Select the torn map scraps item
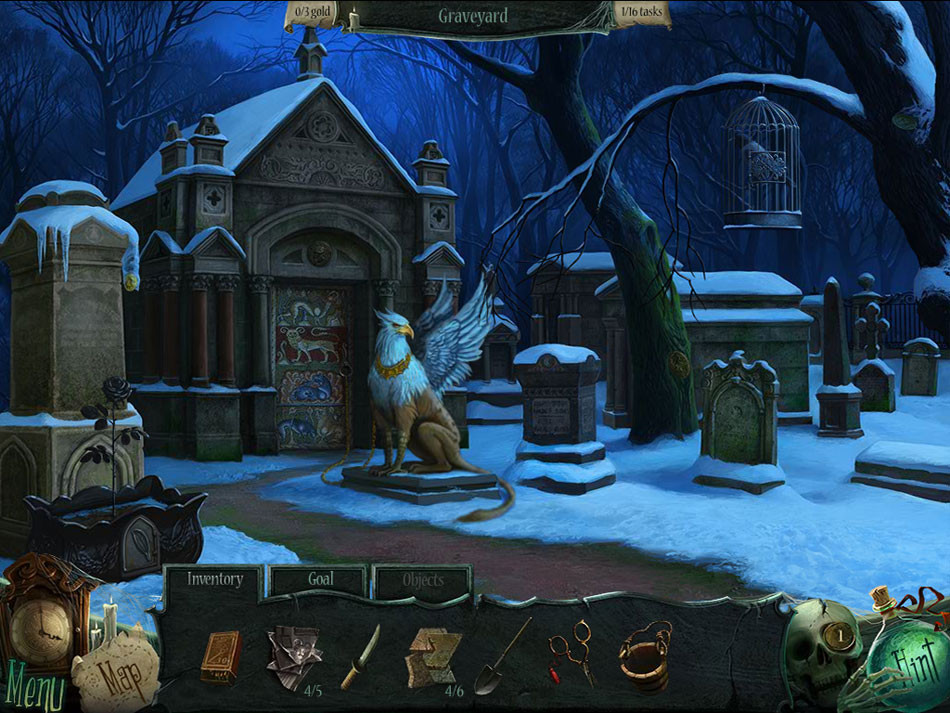The height and width of the screenshot is (713, 950). coord(433,656)
